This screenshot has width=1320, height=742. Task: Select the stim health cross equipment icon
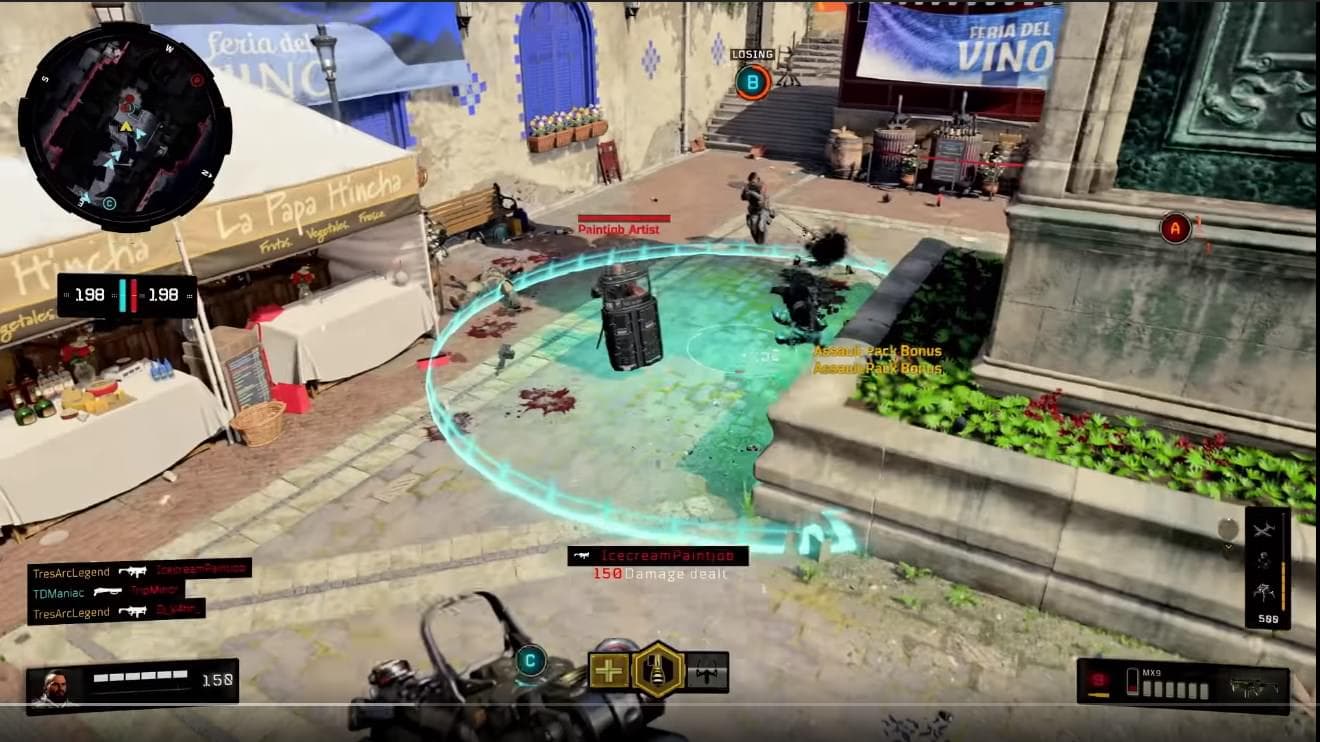point(610,670)
